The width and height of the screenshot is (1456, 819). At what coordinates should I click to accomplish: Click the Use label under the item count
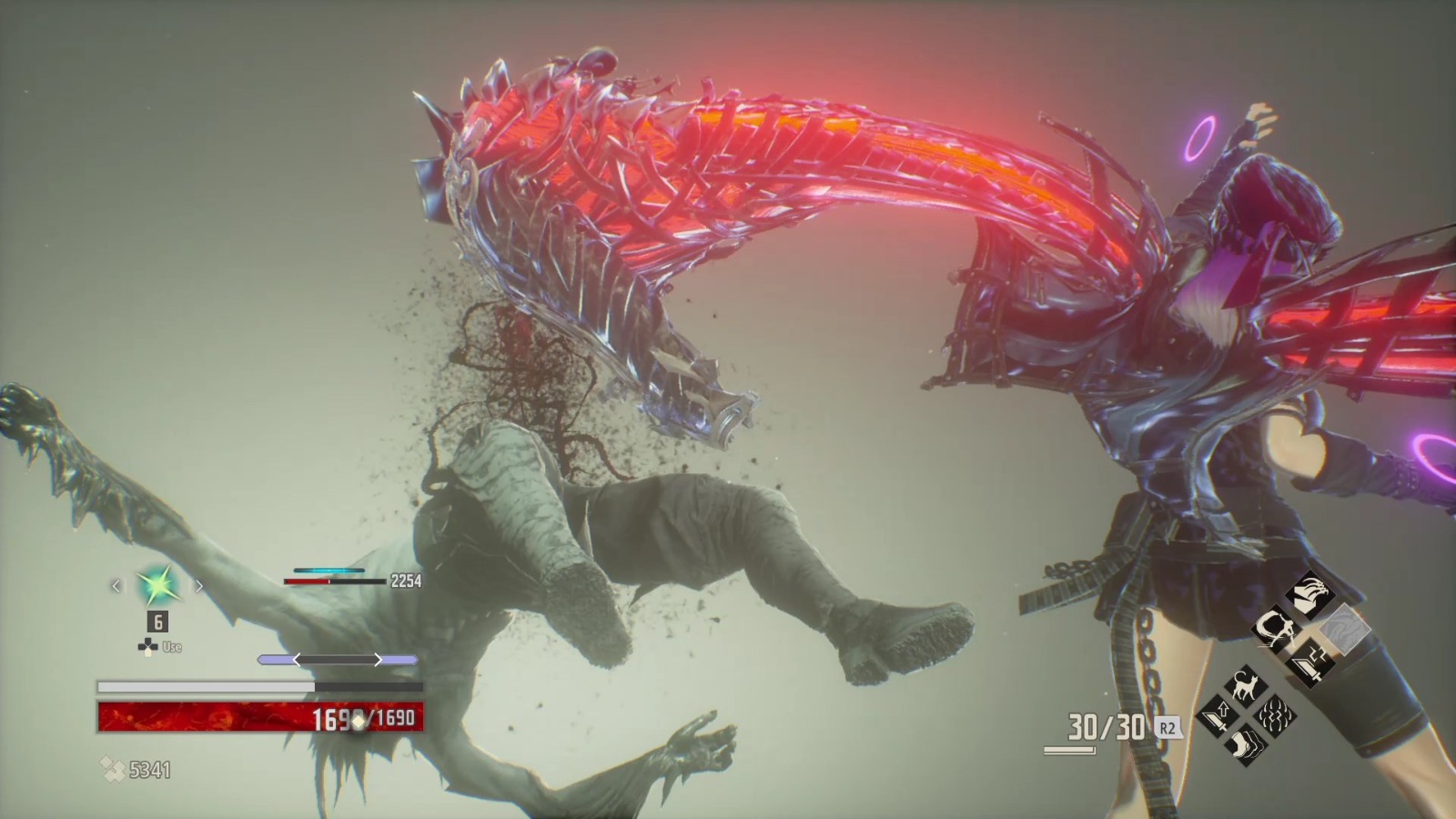click(172, 646)
